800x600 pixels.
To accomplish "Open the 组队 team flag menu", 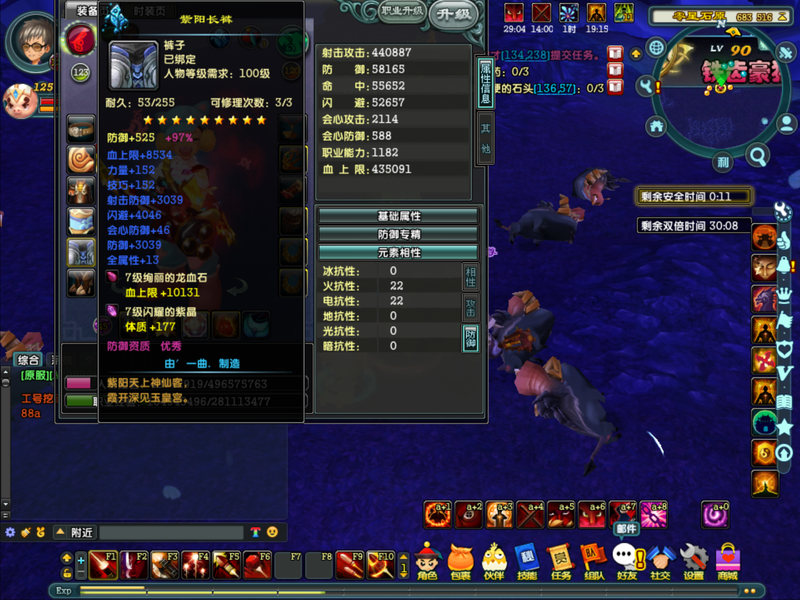I will (594, 562).
